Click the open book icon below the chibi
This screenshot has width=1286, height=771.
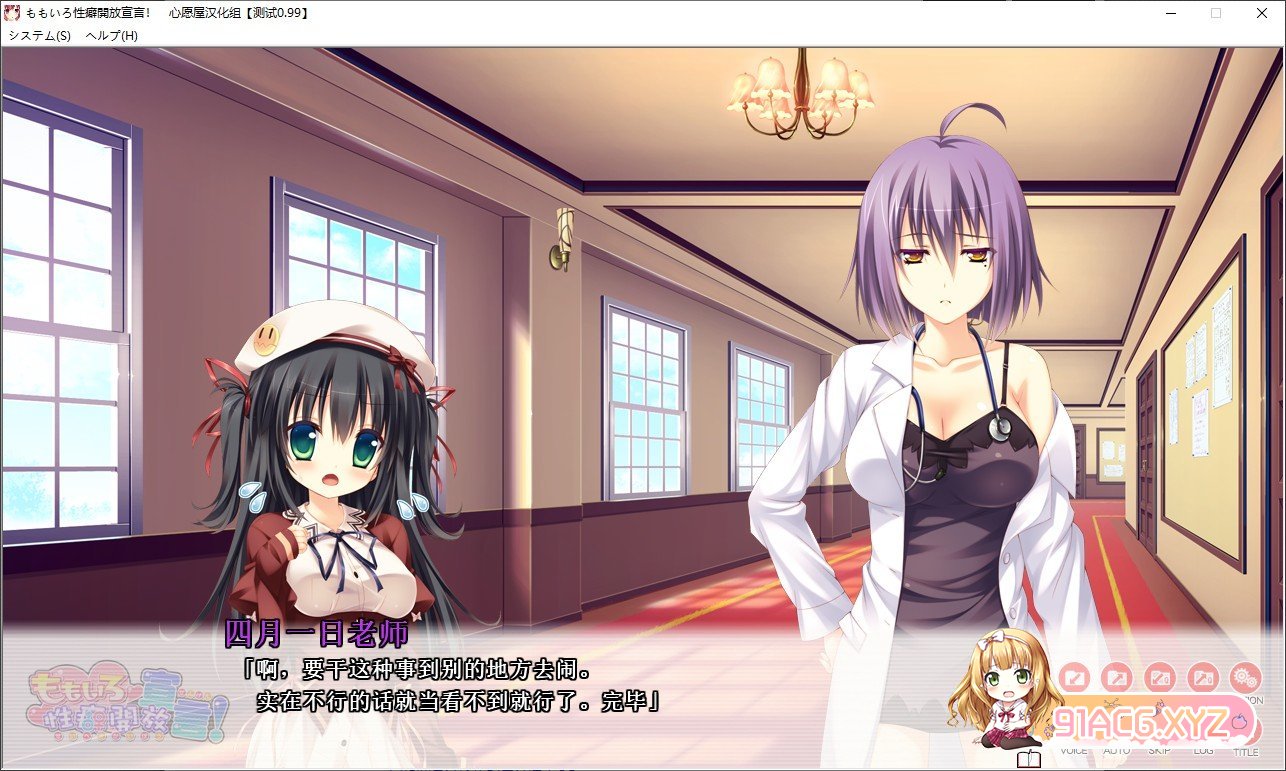pyautogui.click(x=1028, y=759)
